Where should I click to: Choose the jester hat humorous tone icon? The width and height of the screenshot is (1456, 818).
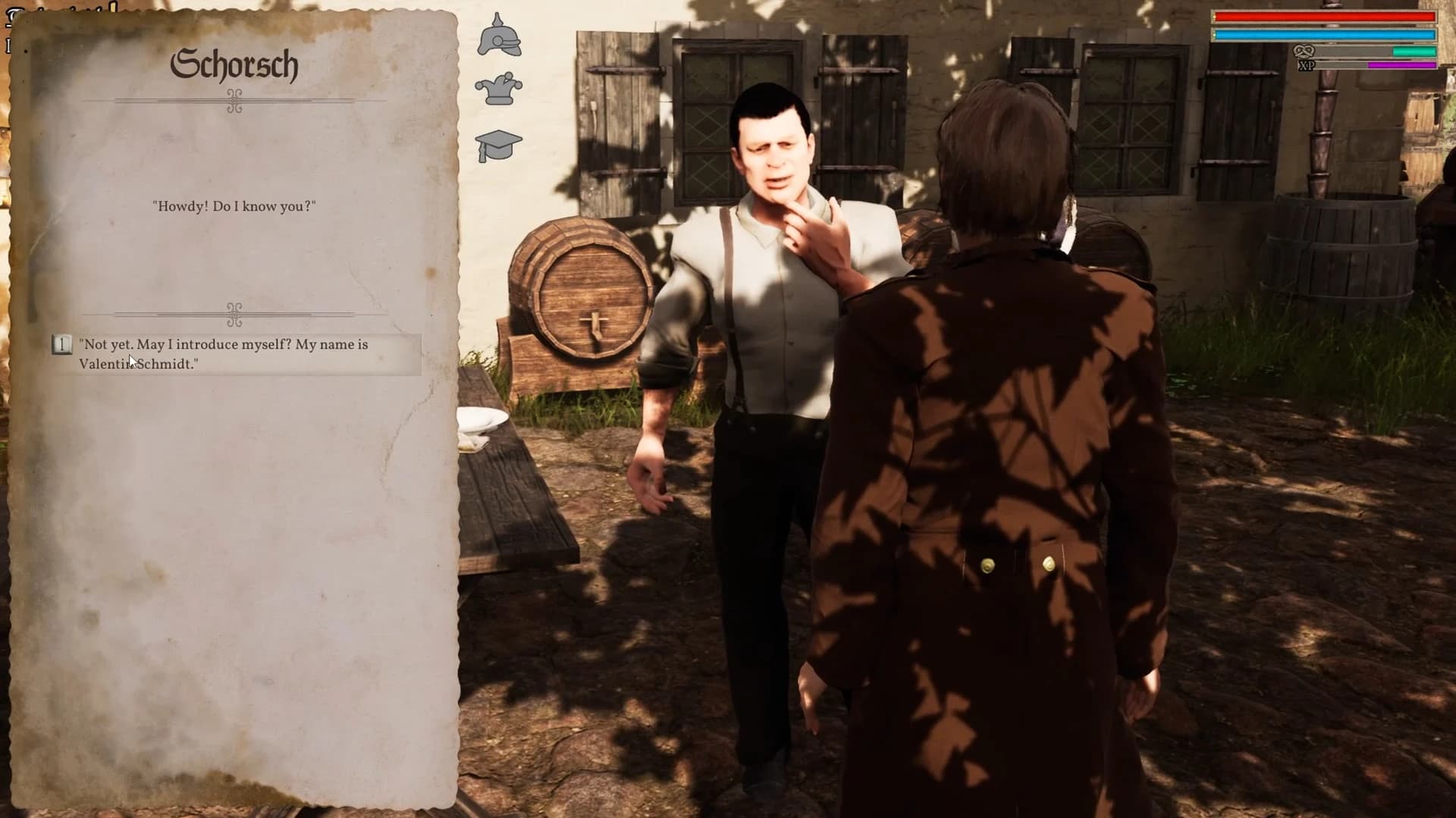(x=499, y=88)
